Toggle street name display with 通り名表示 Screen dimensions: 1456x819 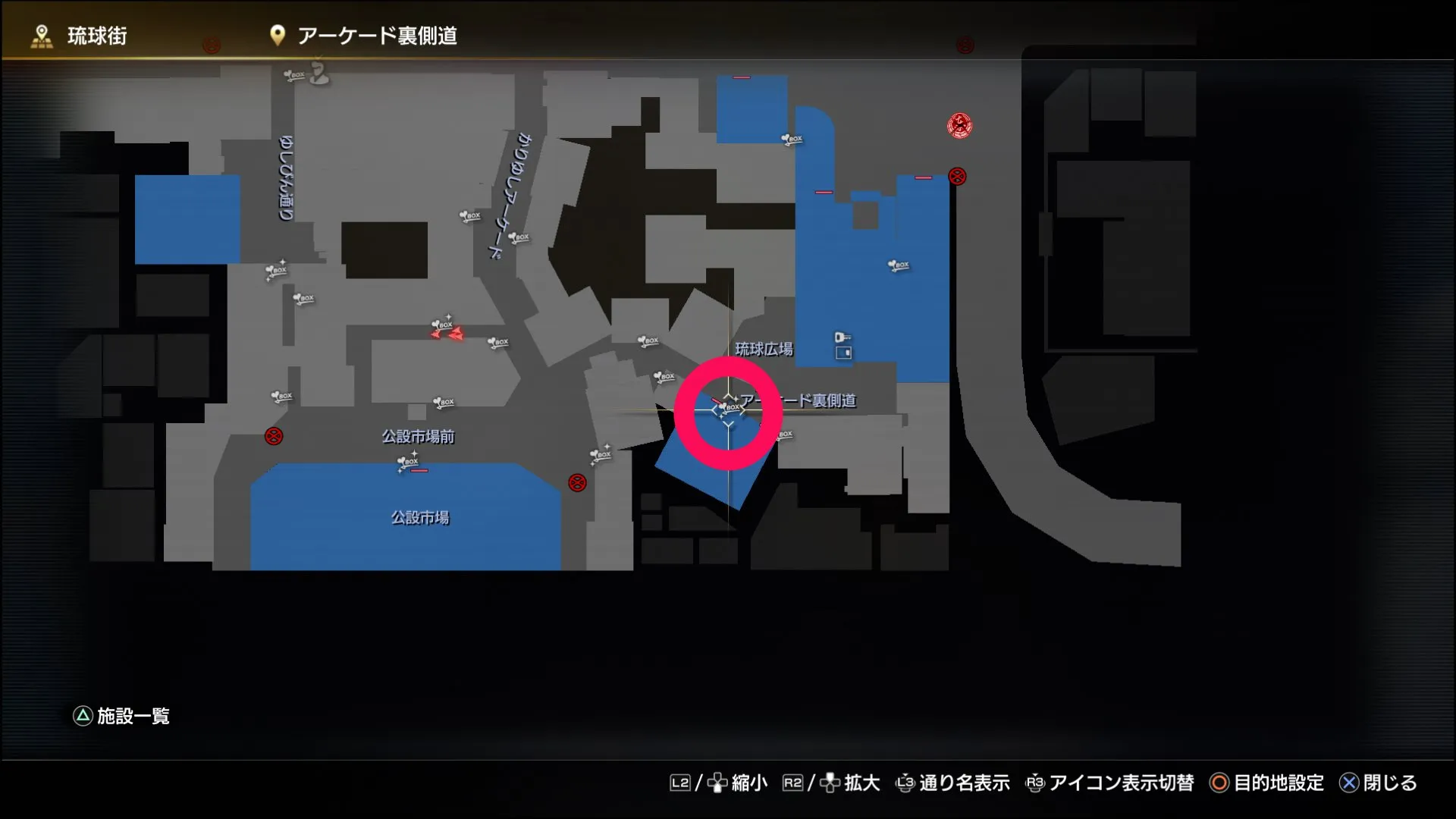tap(965, 783)
